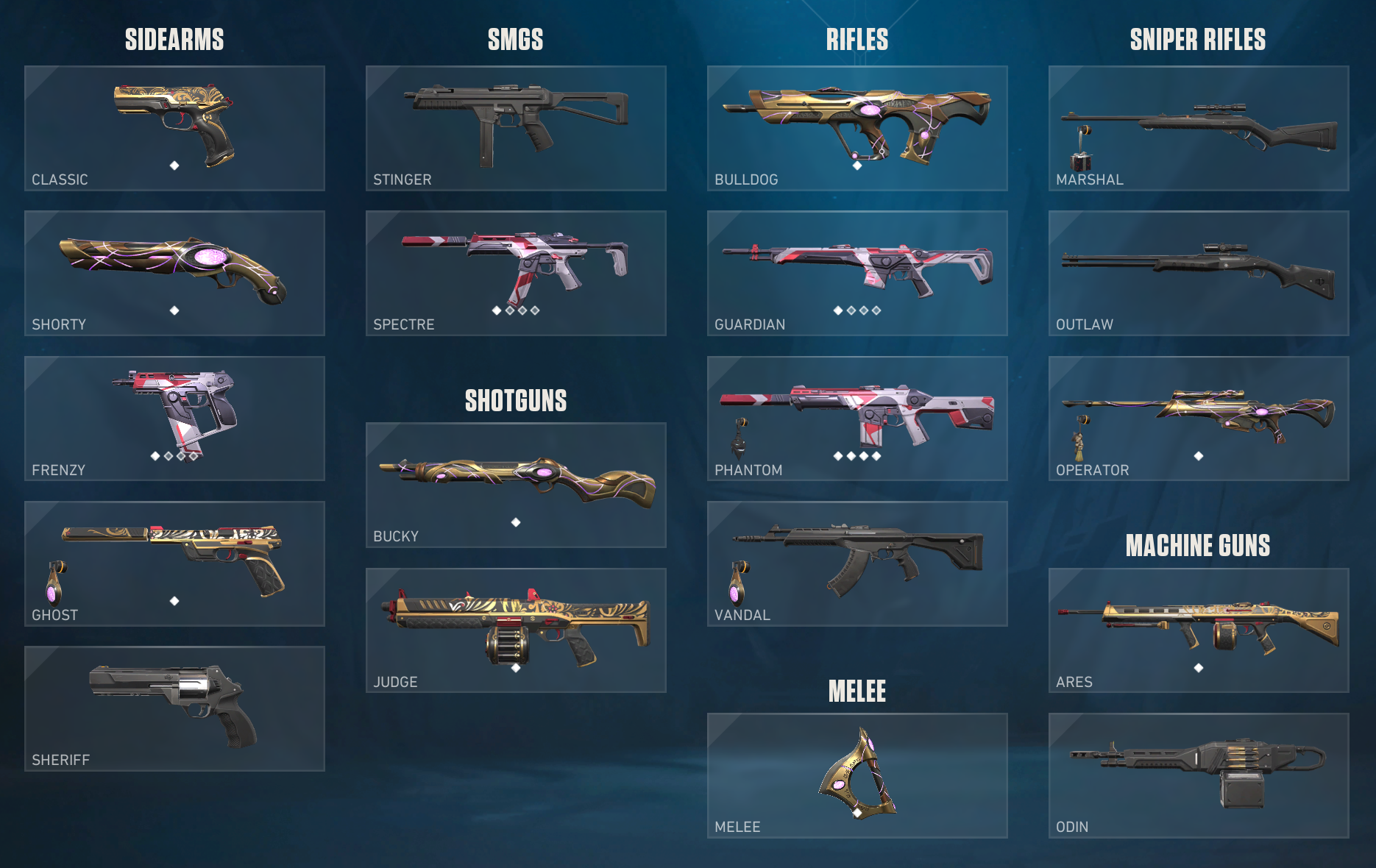The image size is (1376, 868).
Task: Select the Phantom rifle tile
Action: click(857, 418)
